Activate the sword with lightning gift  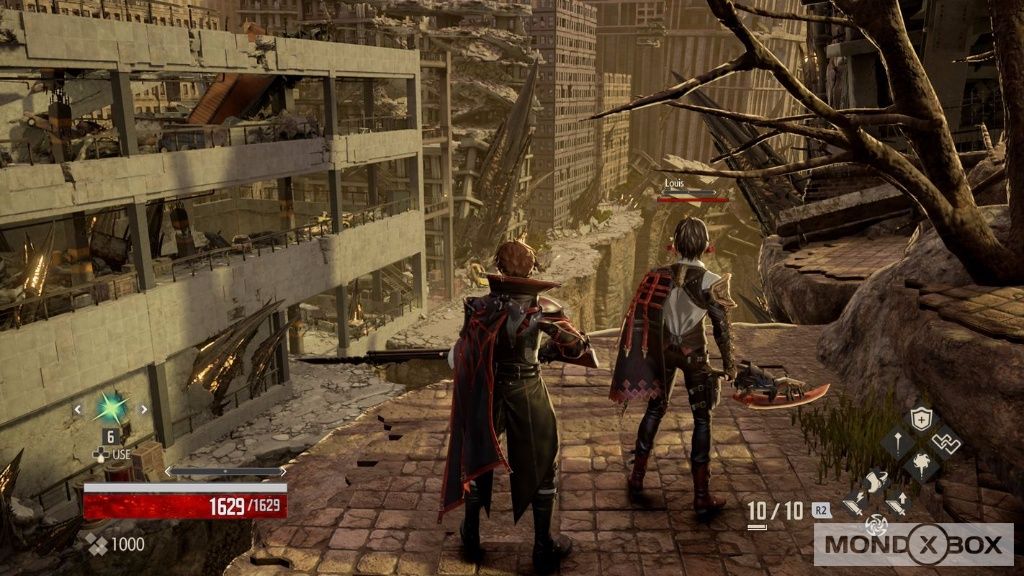pos(853,504)
